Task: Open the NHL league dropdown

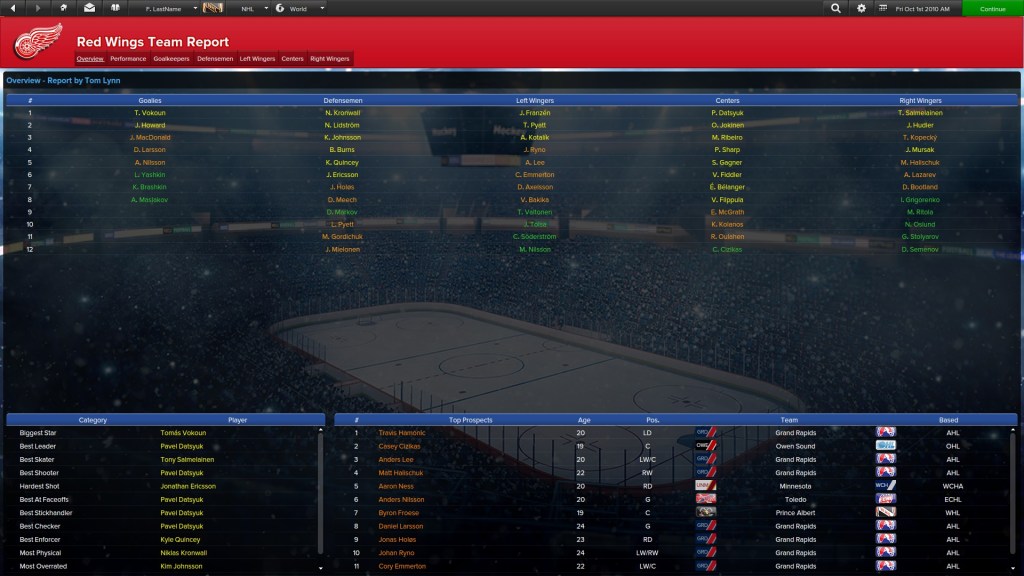Action: point(255,8)
